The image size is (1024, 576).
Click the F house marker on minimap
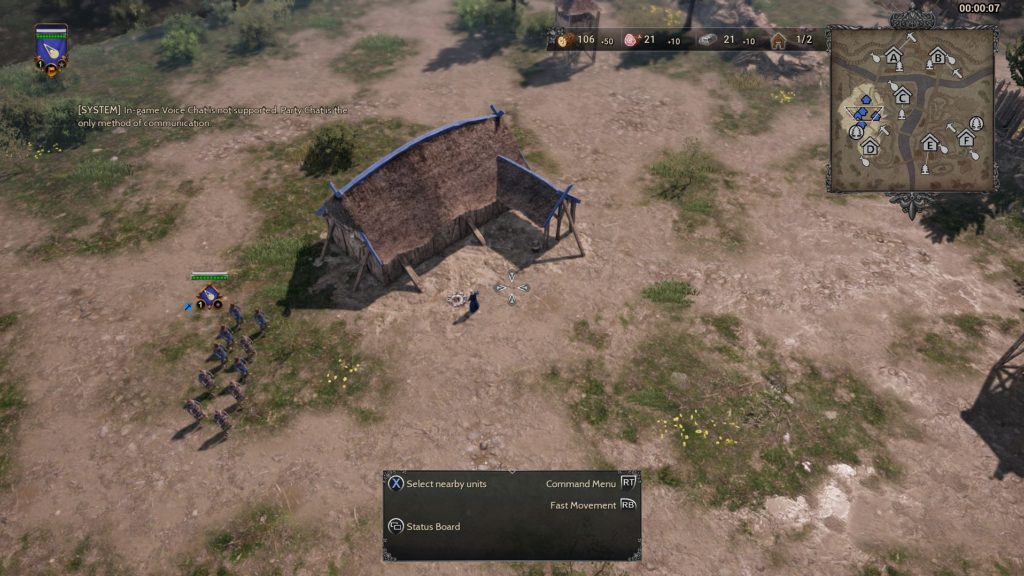pyautogui.click(x=966, y=137)
